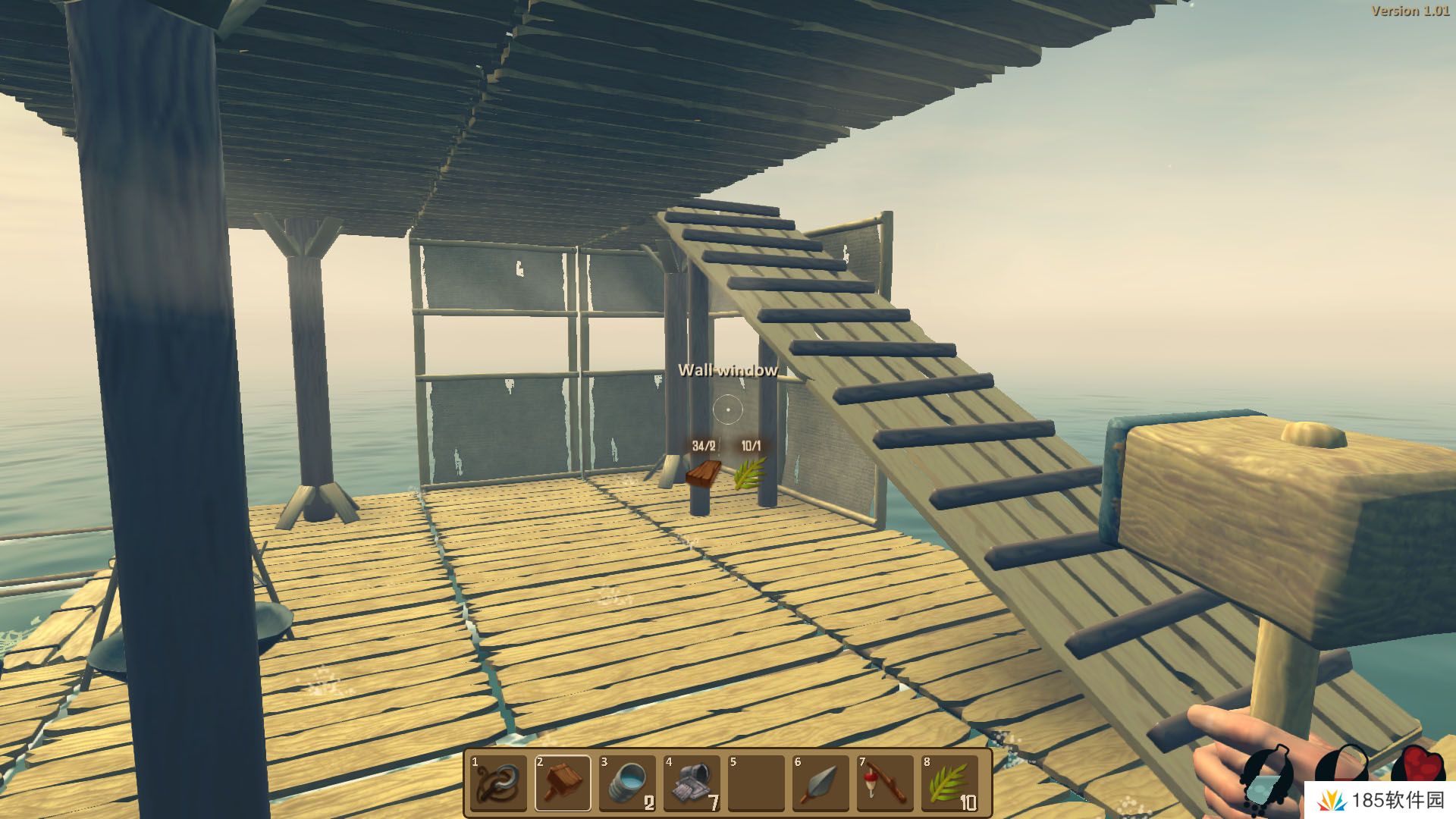Select the palm leaf stack slot
Screen dimensions: 1456x819
click(x=949, y=783)
